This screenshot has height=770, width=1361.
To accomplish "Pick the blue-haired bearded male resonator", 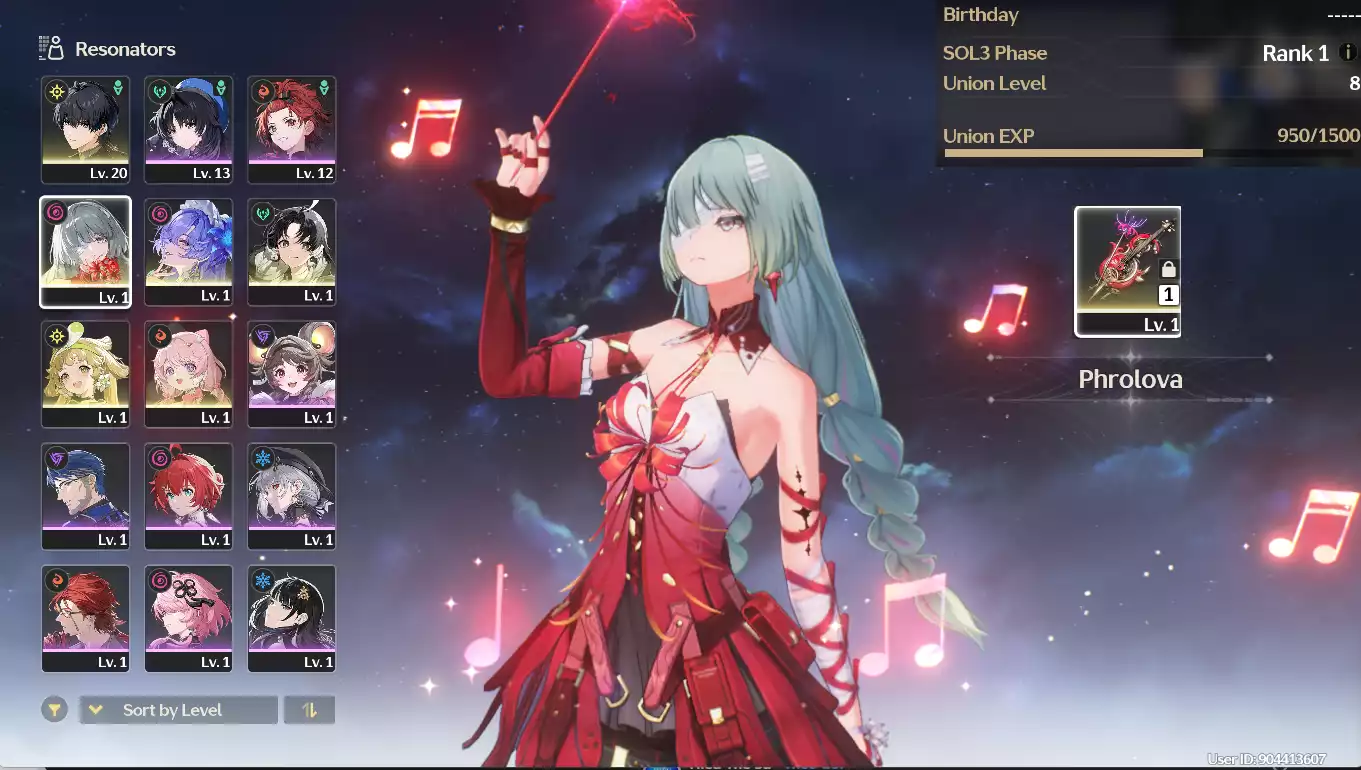I will click(x=86, y=496).
